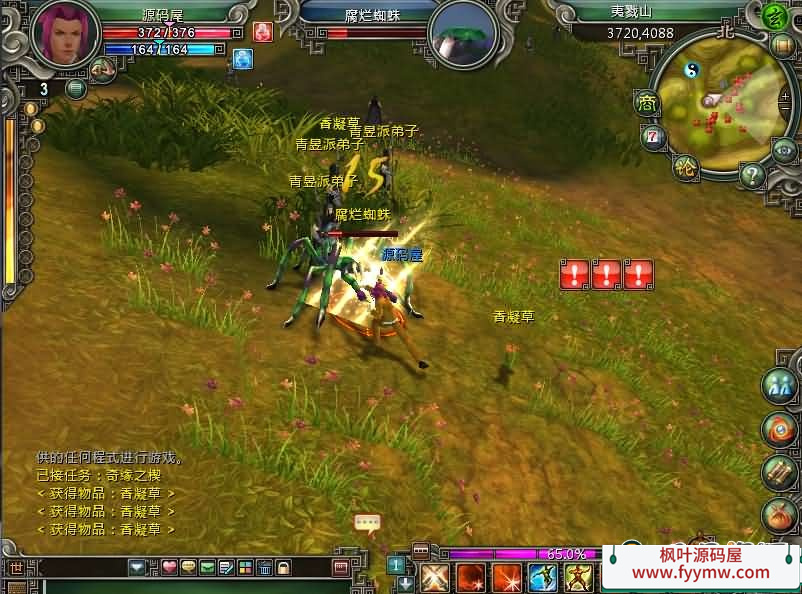The image size is (802, 594).
Task: Select the 世 world chat channel button
Action: tap(16, 568)
